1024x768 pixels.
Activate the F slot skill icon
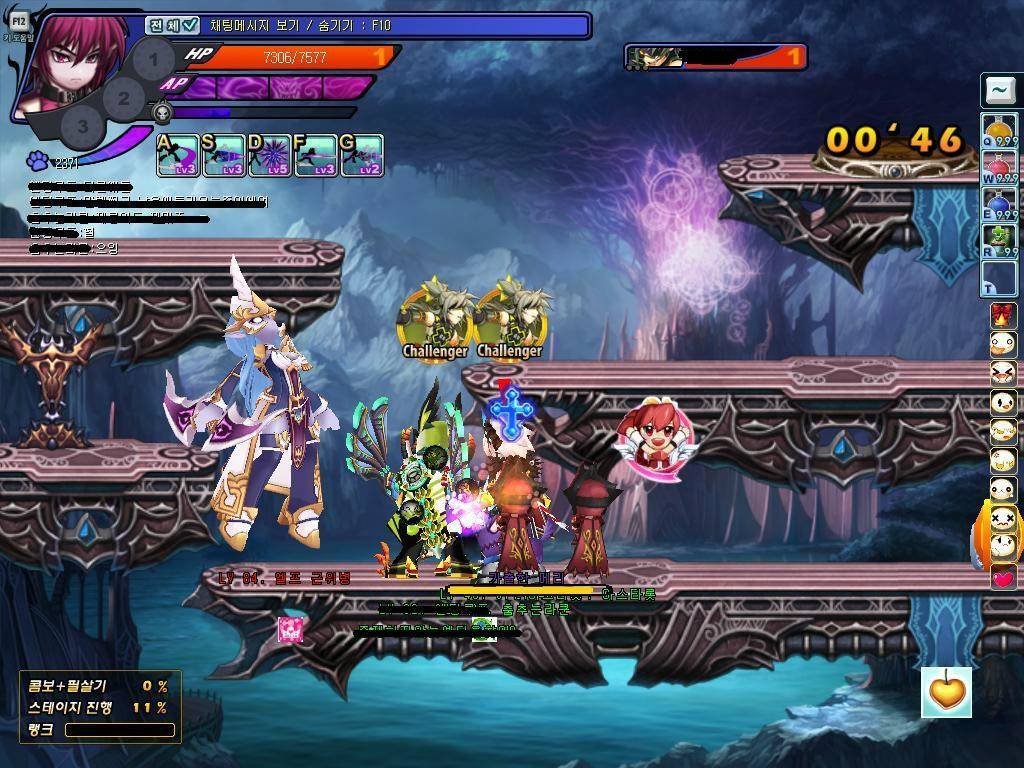tap(316, 156)
